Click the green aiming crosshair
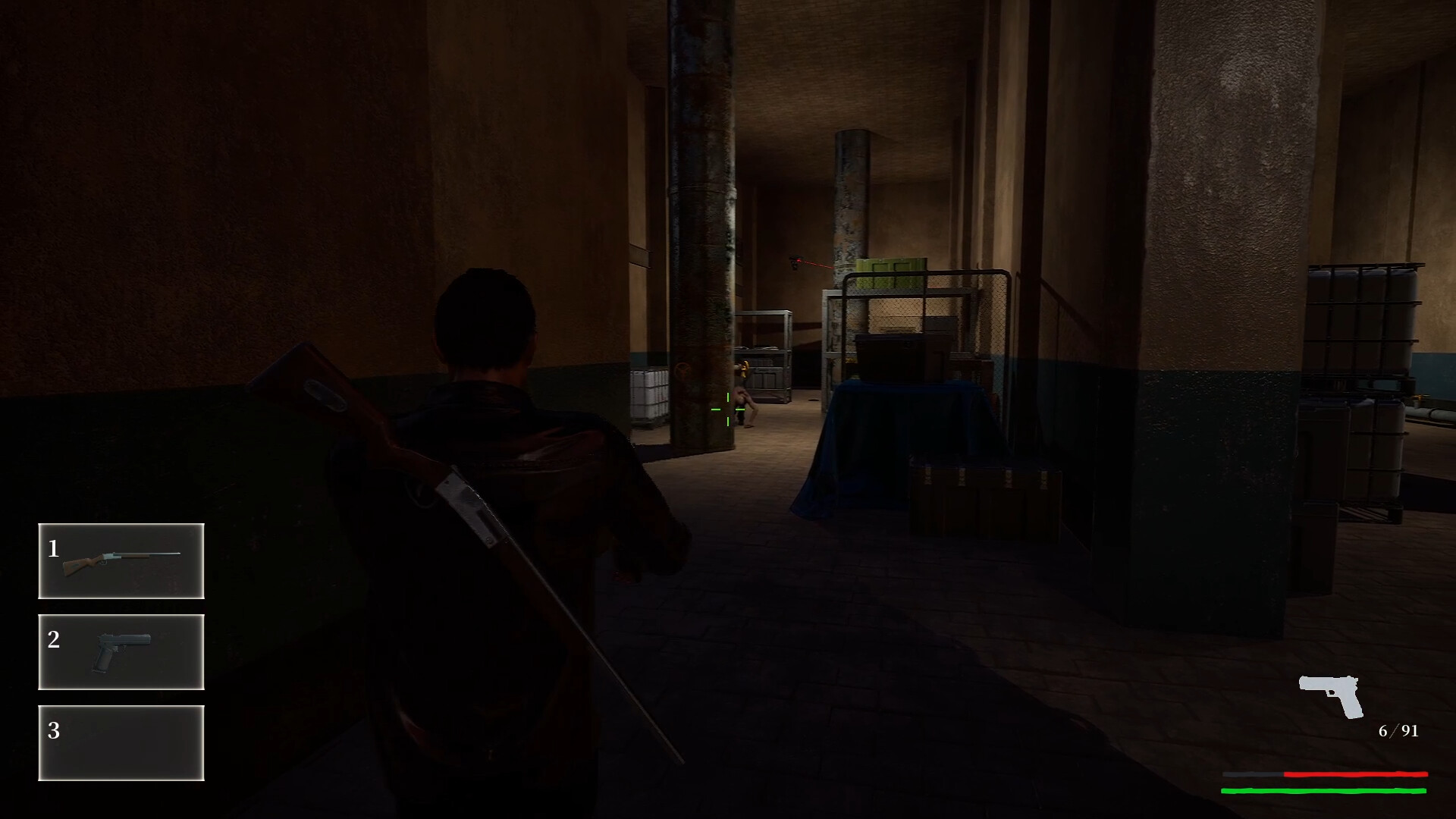Screen dimensions: 1456x819 pos(726,410)
